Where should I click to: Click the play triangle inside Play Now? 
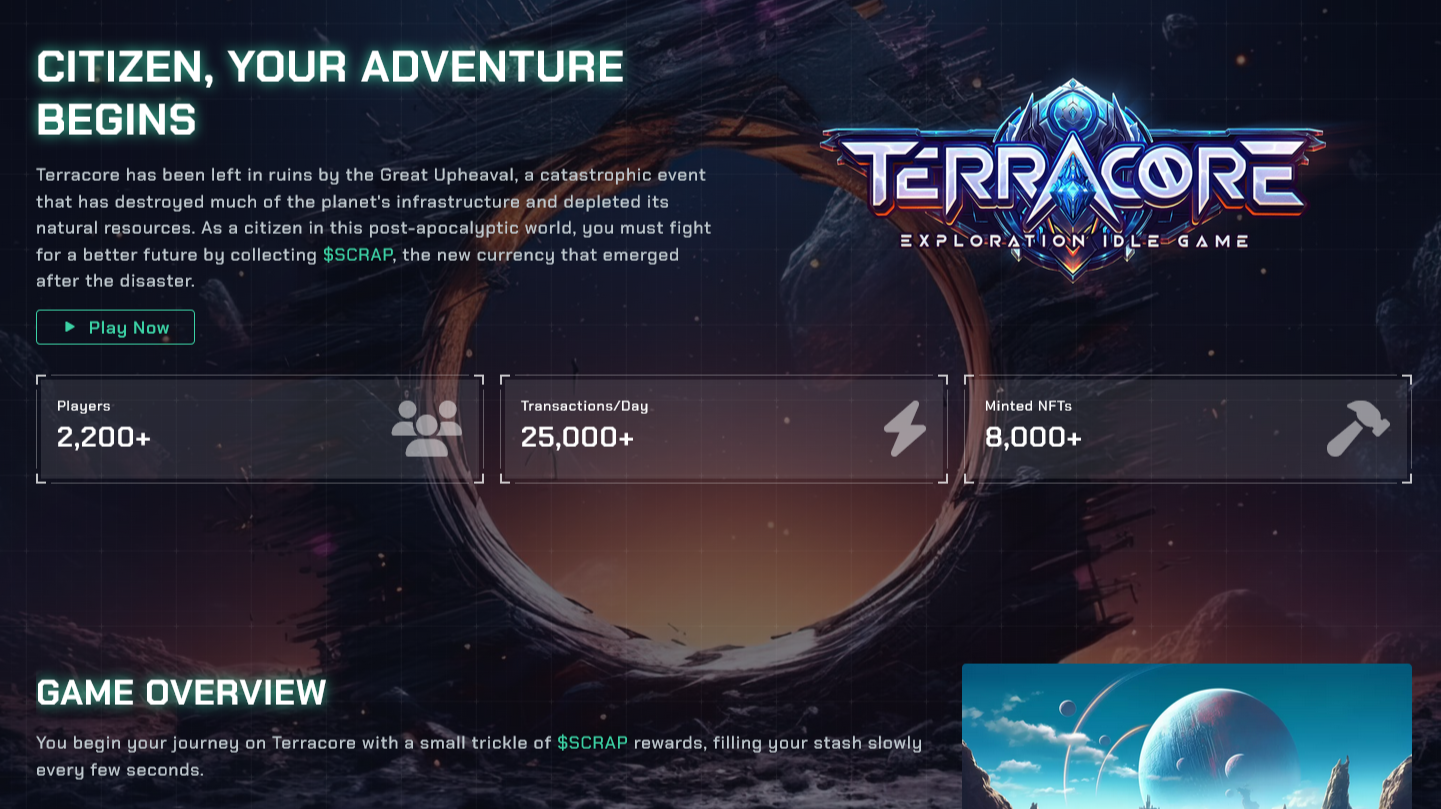70,327
